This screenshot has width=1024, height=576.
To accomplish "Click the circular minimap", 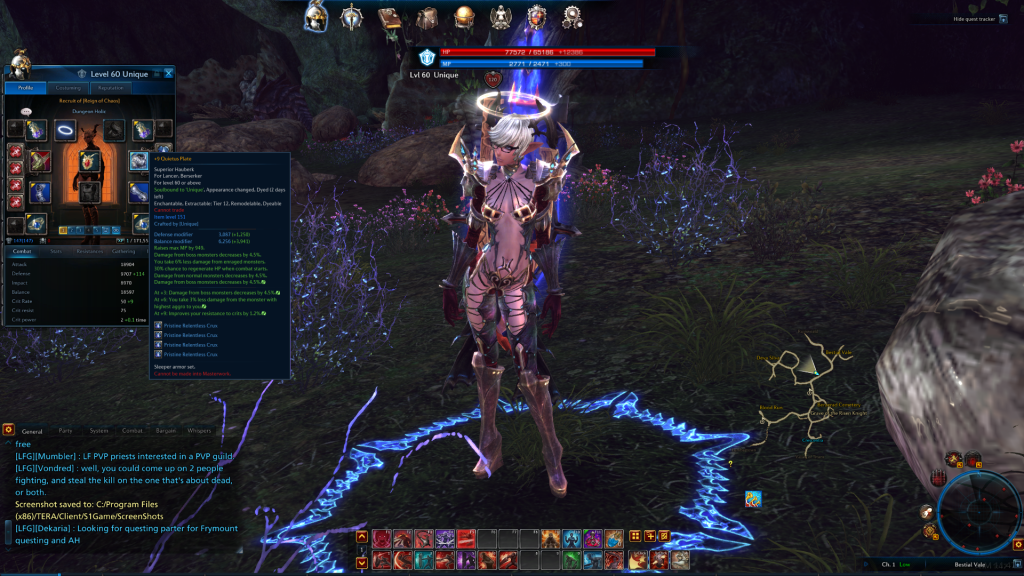I will coord(980,510).
